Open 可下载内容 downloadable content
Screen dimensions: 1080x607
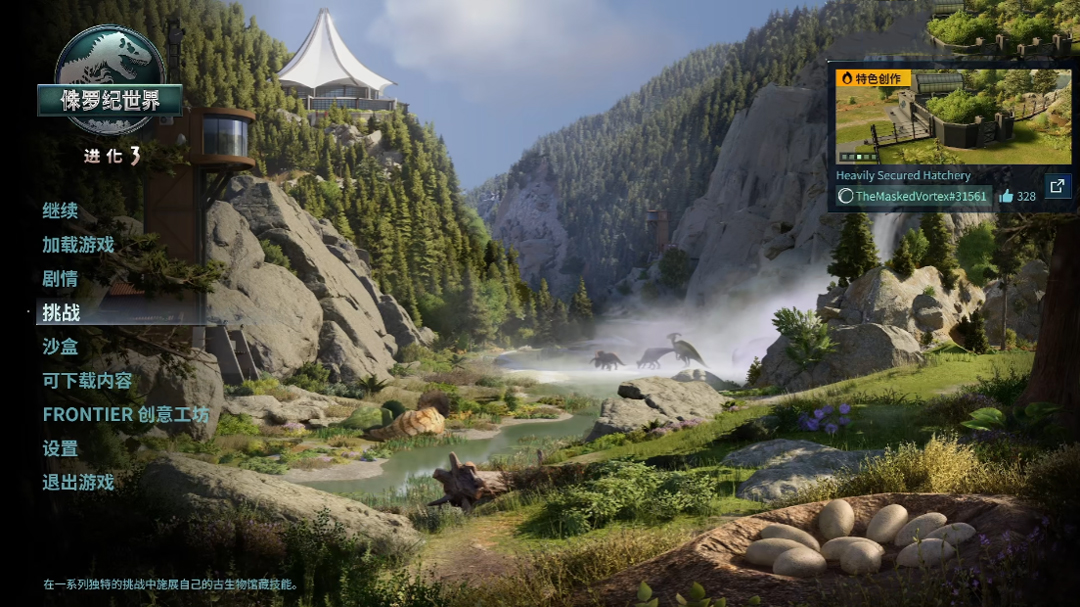(x=87, y=381)
